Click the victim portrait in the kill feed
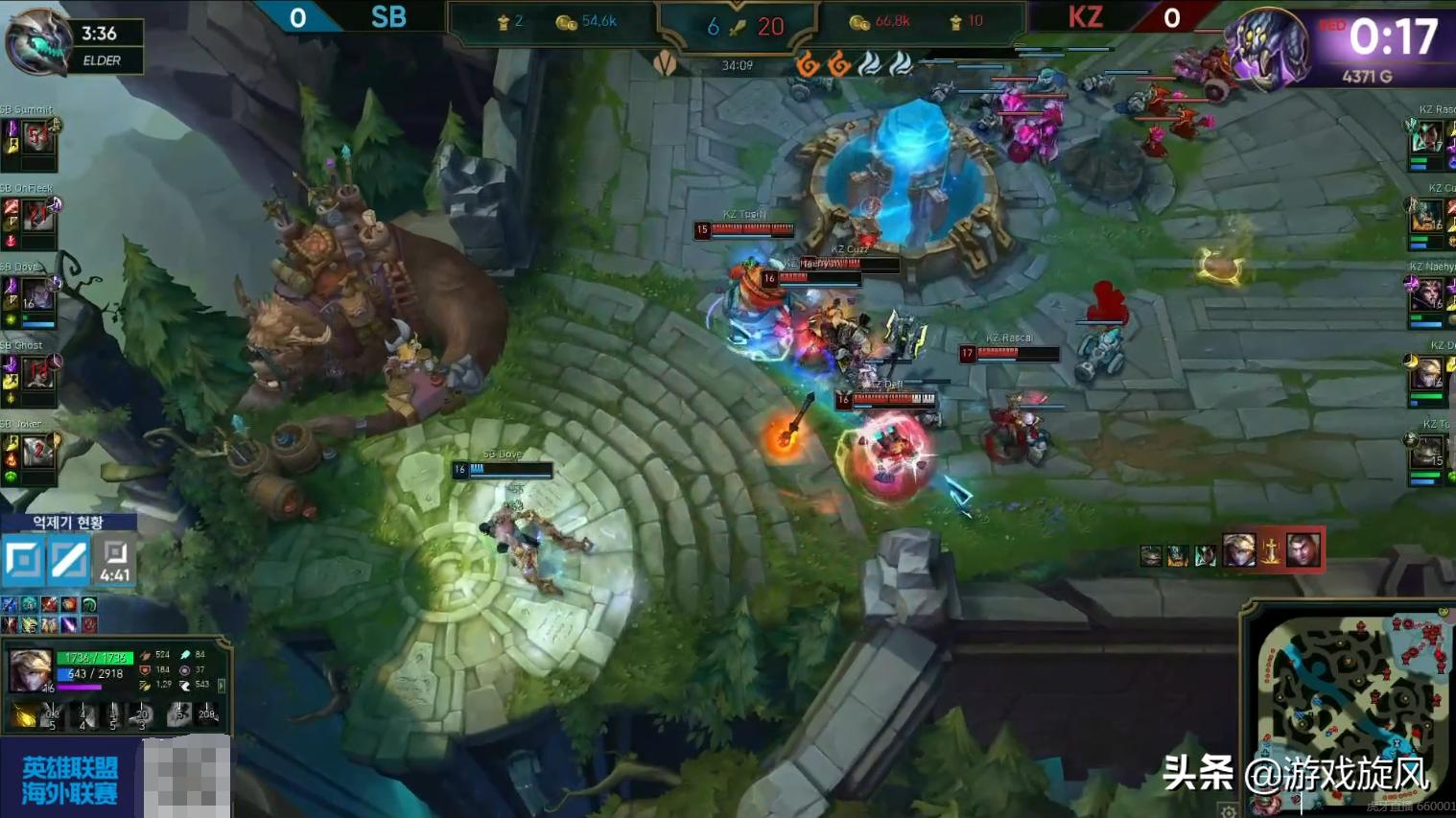This screenshot has height=818, width=1456. (1303, 550)
